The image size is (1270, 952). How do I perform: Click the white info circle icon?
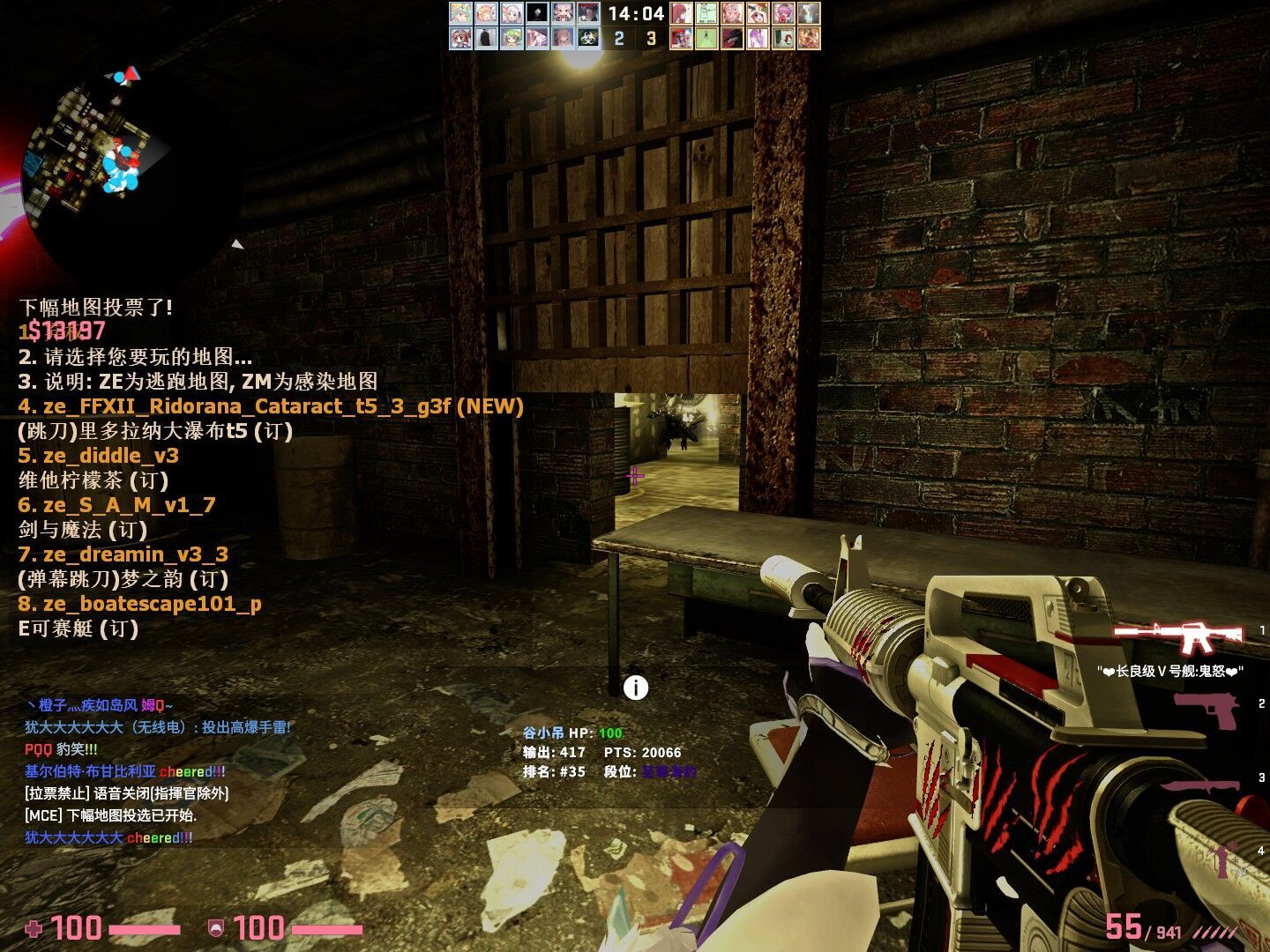point(636,688)
